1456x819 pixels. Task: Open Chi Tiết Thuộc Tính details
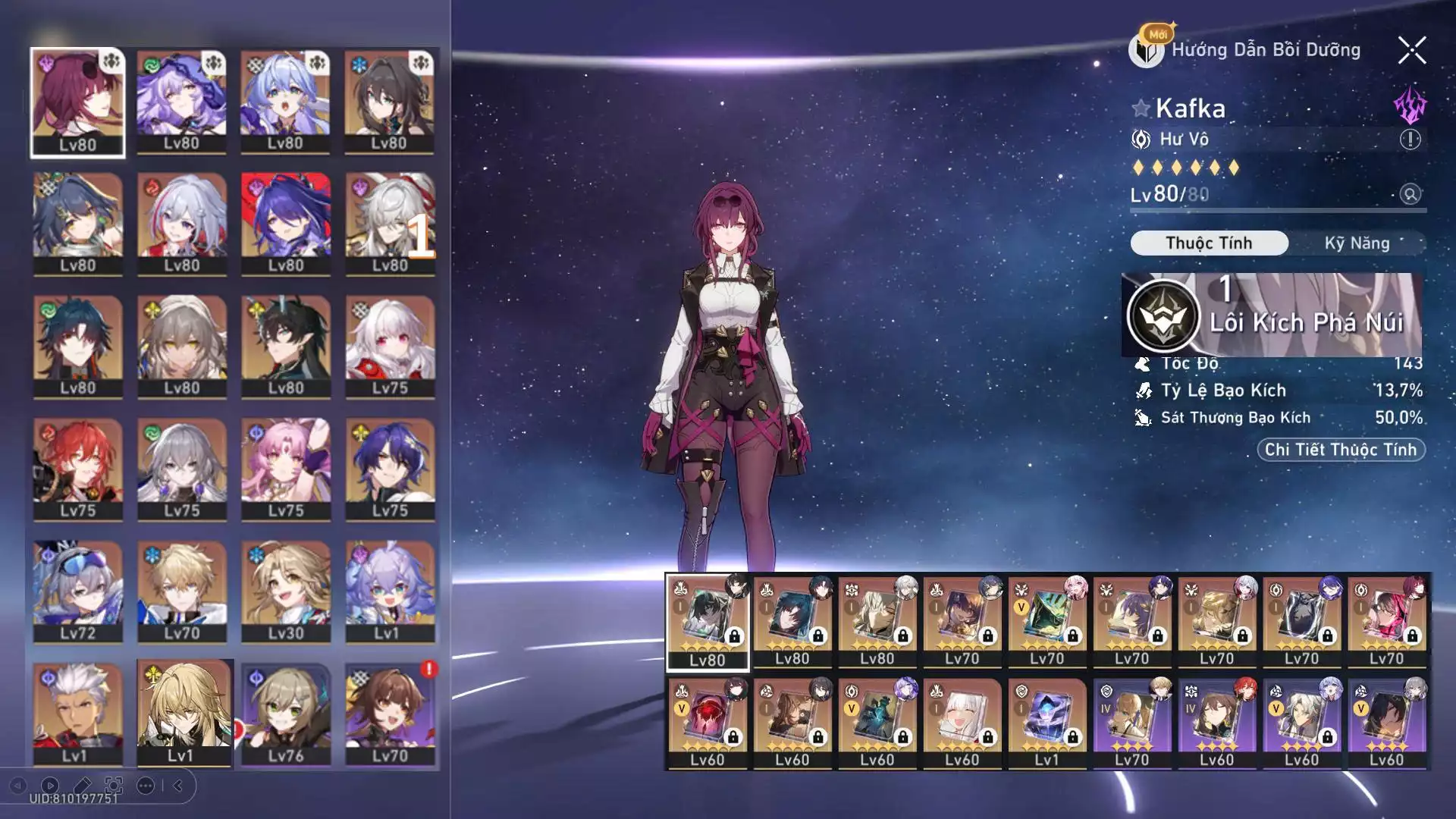(x=1340, y=450)
